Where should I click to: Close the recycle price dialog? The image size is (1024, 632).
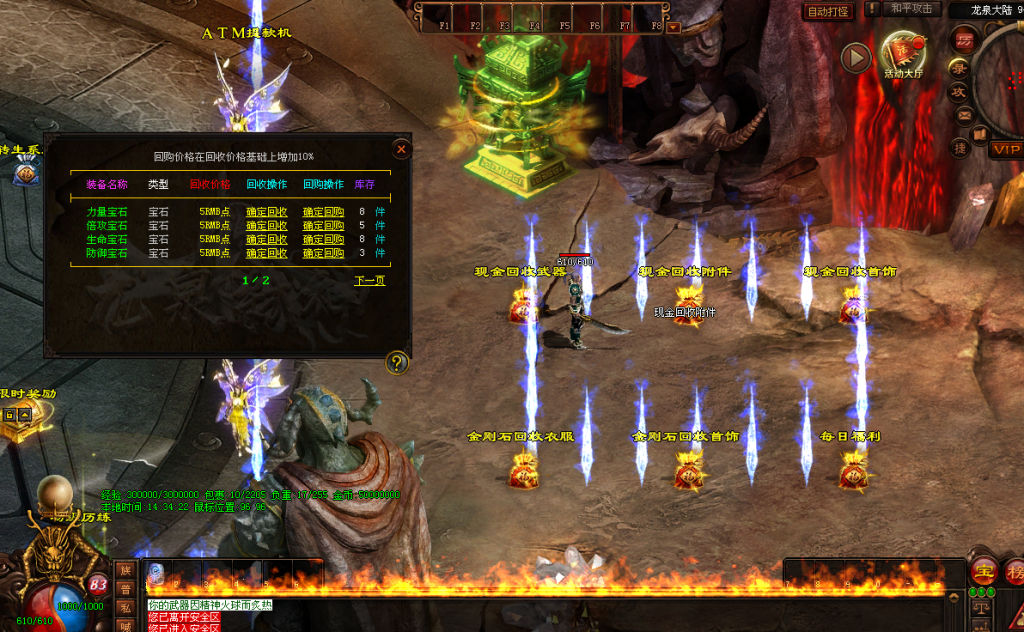point(401,150)
